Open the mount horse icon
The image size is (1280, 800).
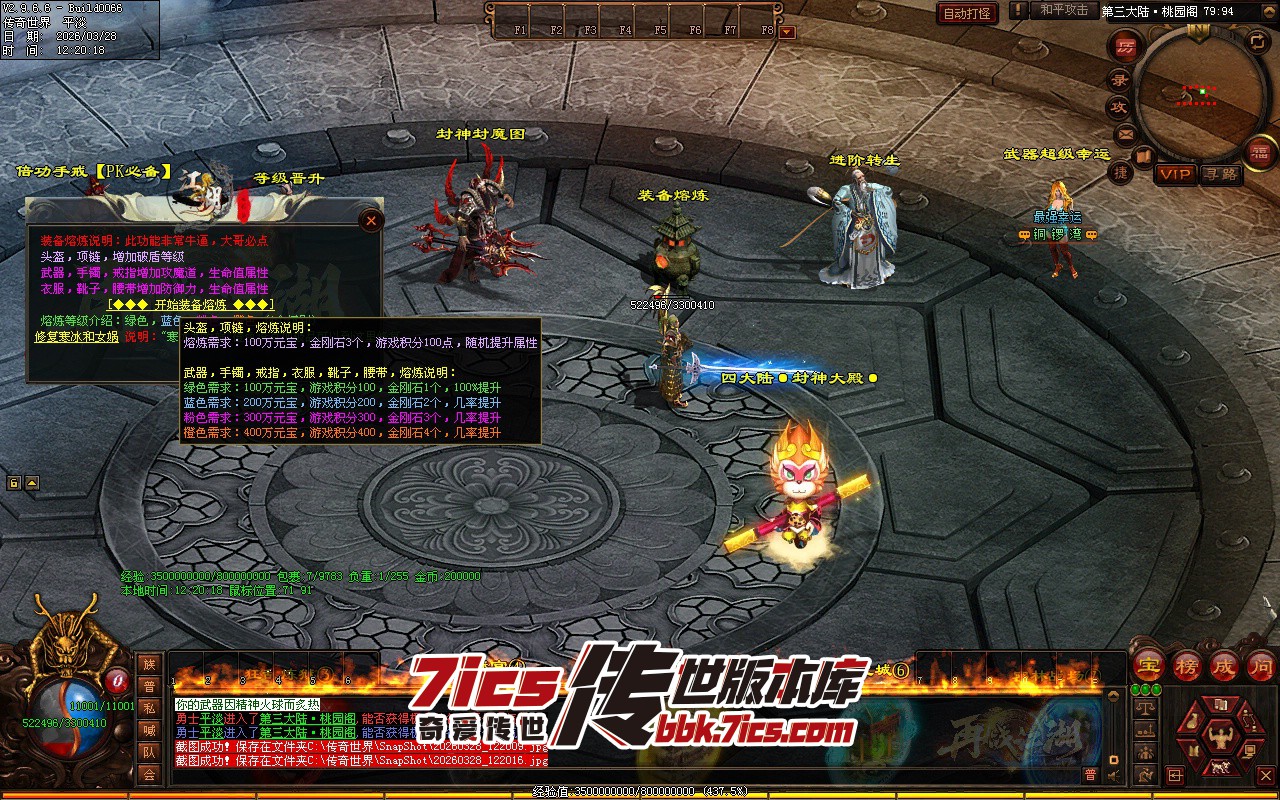pyautogui.click(x=1219, y=768)
